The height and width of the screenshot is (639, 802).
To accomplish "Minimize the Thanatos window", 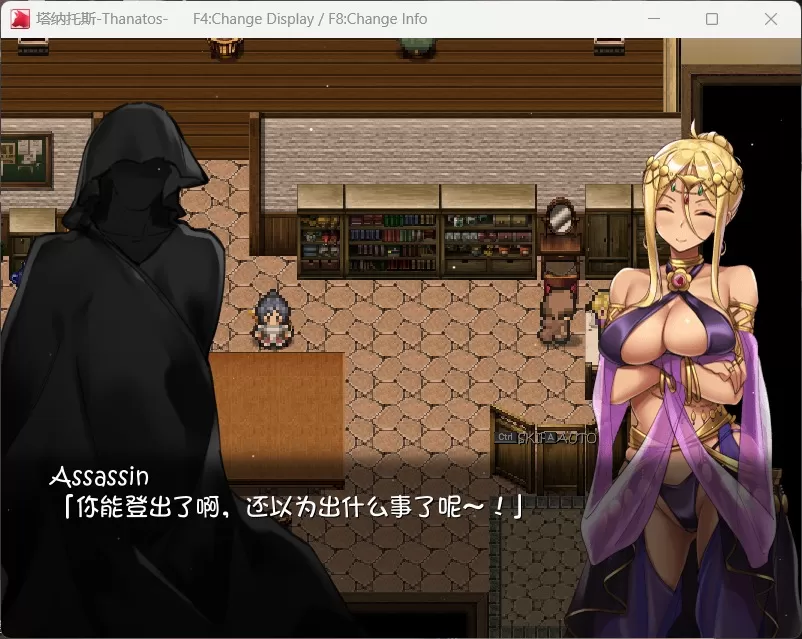I will point(654,19).
